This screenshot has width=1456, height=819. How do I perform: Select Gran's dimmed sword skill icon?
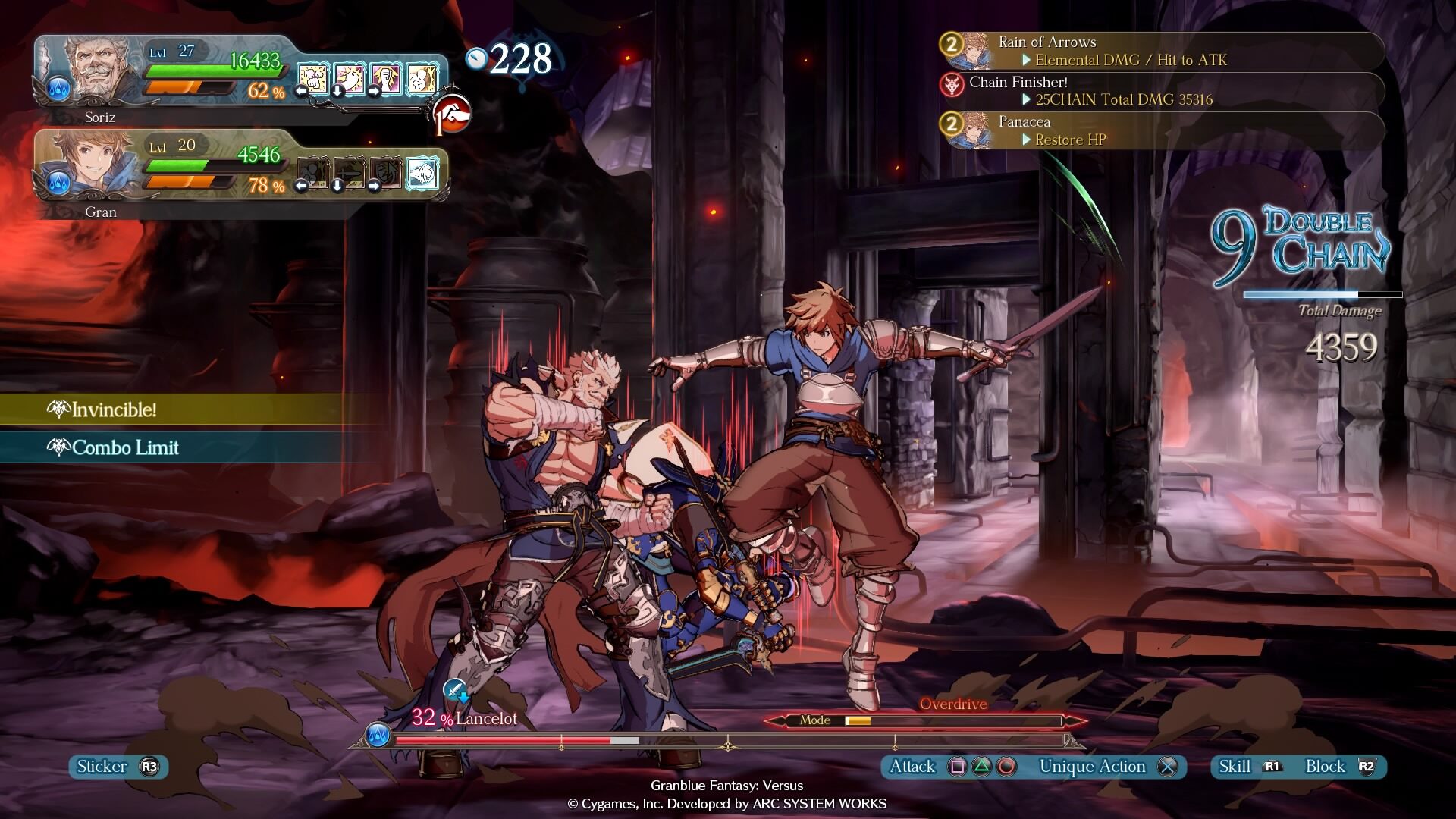[x=350, y=173]
